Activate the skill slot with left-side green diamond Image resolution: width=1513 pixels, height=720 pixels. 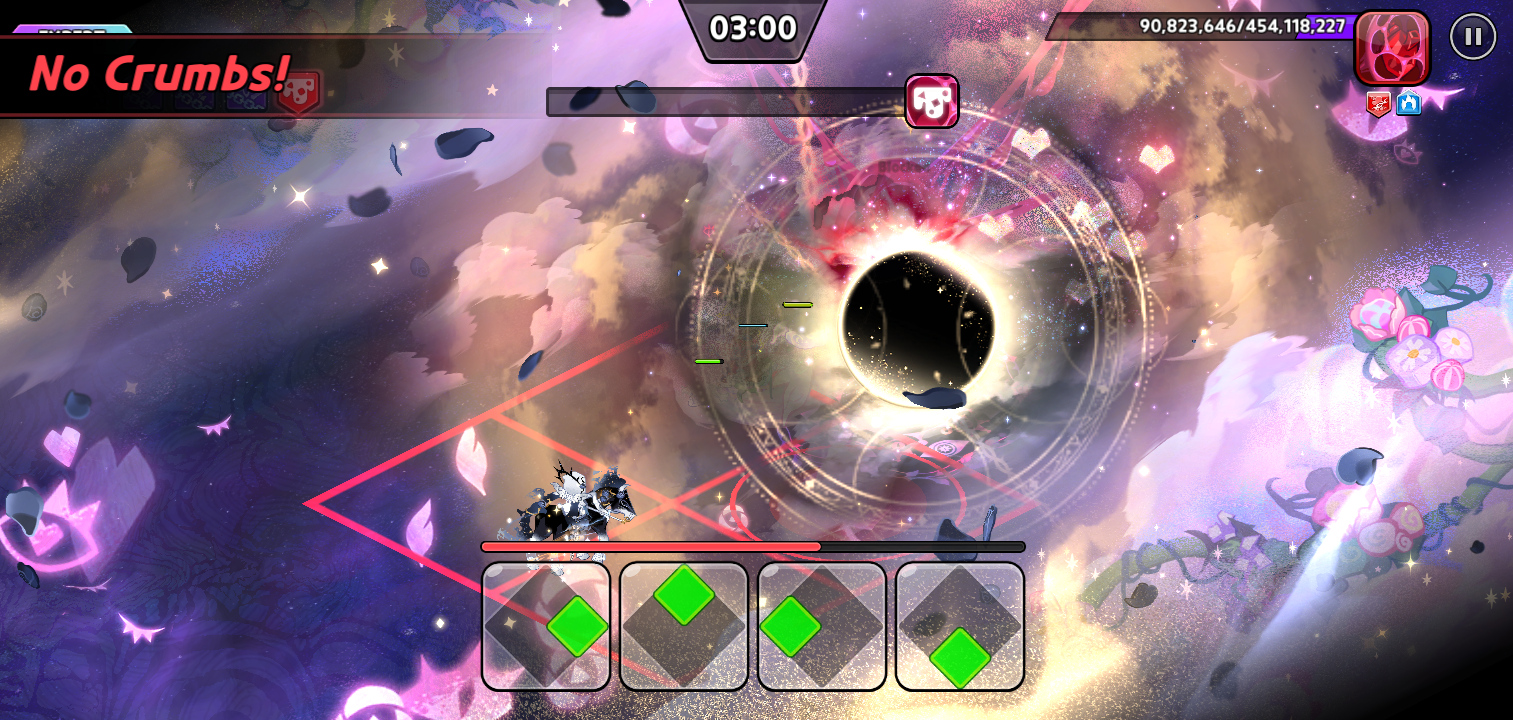(822, 626)
